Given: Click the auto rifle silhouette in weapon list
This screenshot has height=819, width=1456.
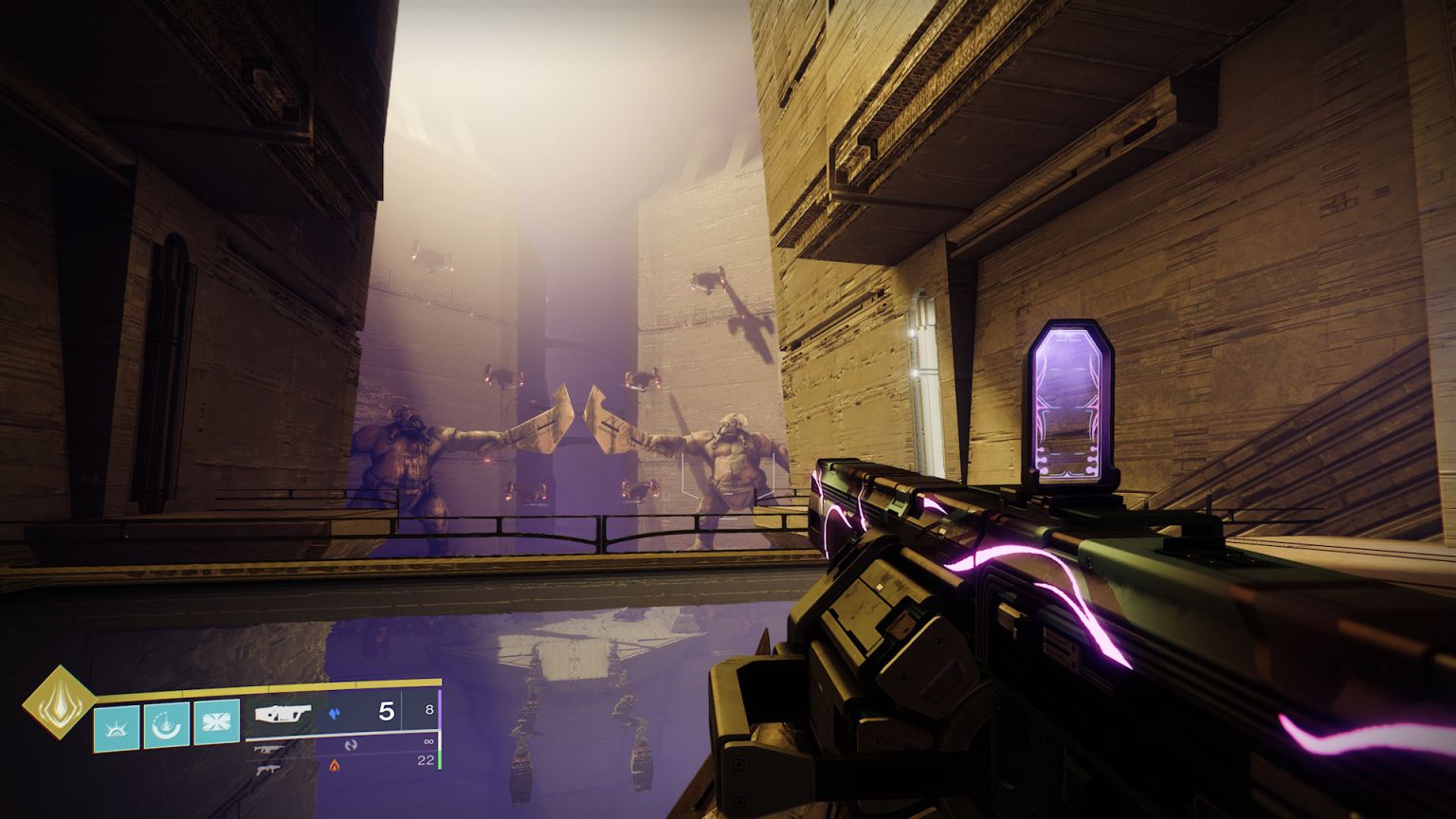Looking at the screenshot, I should pos(270,749).
